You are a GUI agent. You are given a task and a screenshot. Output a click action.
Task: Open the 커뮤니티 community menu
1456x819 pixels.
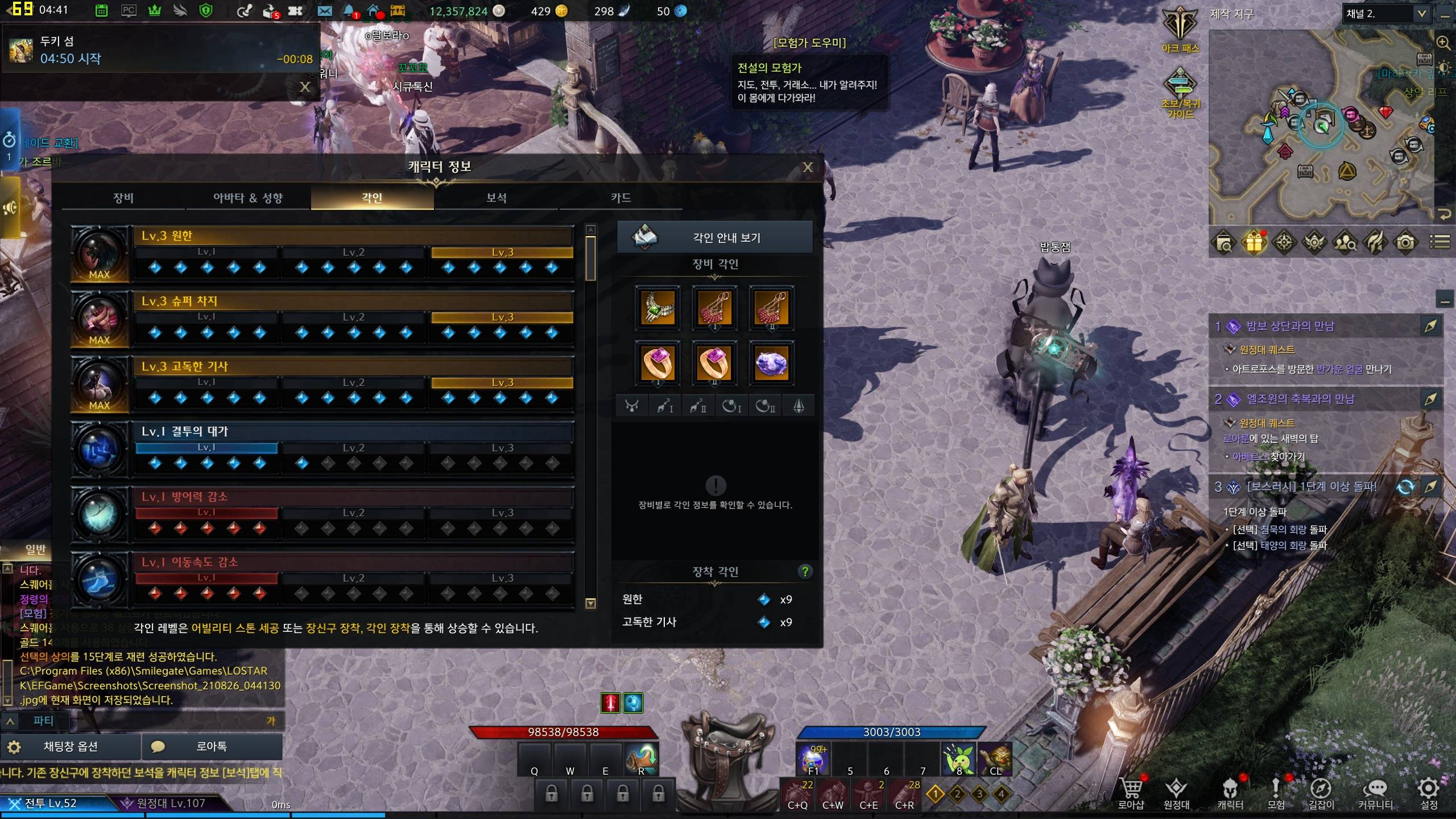point(1375,793)
